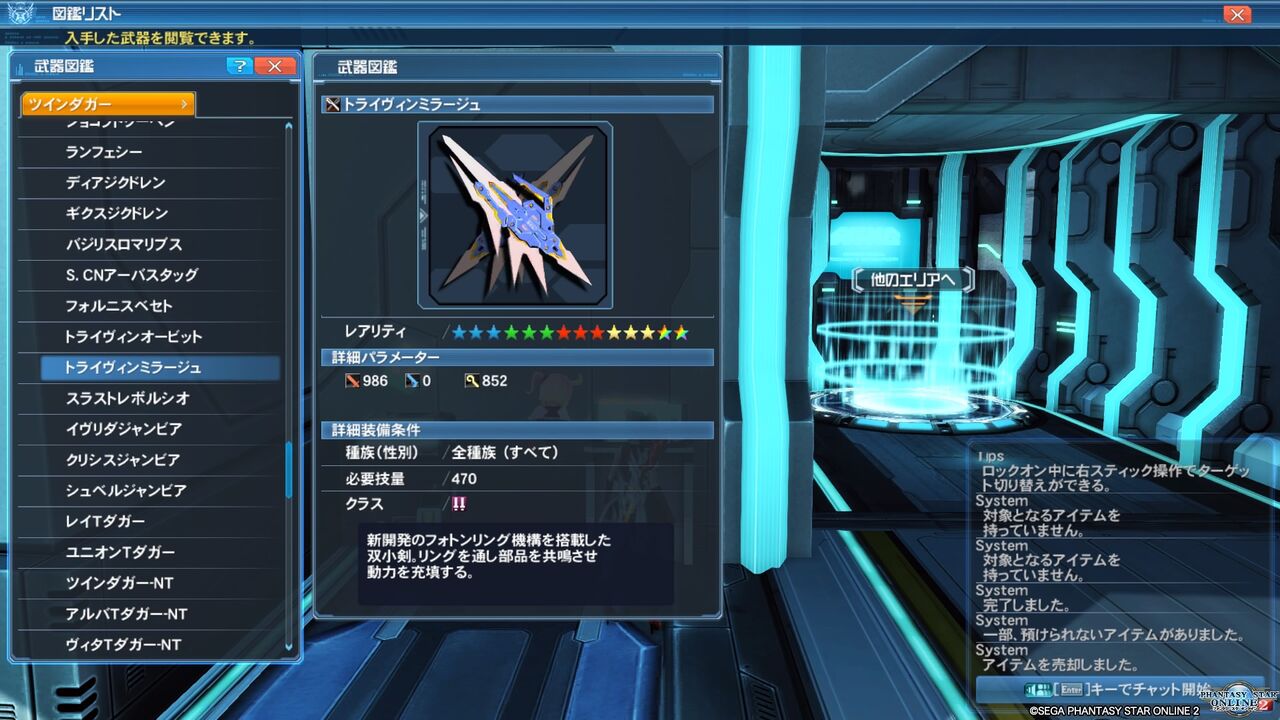
Task: Open help via the blue ? icon
Action: 238,66
